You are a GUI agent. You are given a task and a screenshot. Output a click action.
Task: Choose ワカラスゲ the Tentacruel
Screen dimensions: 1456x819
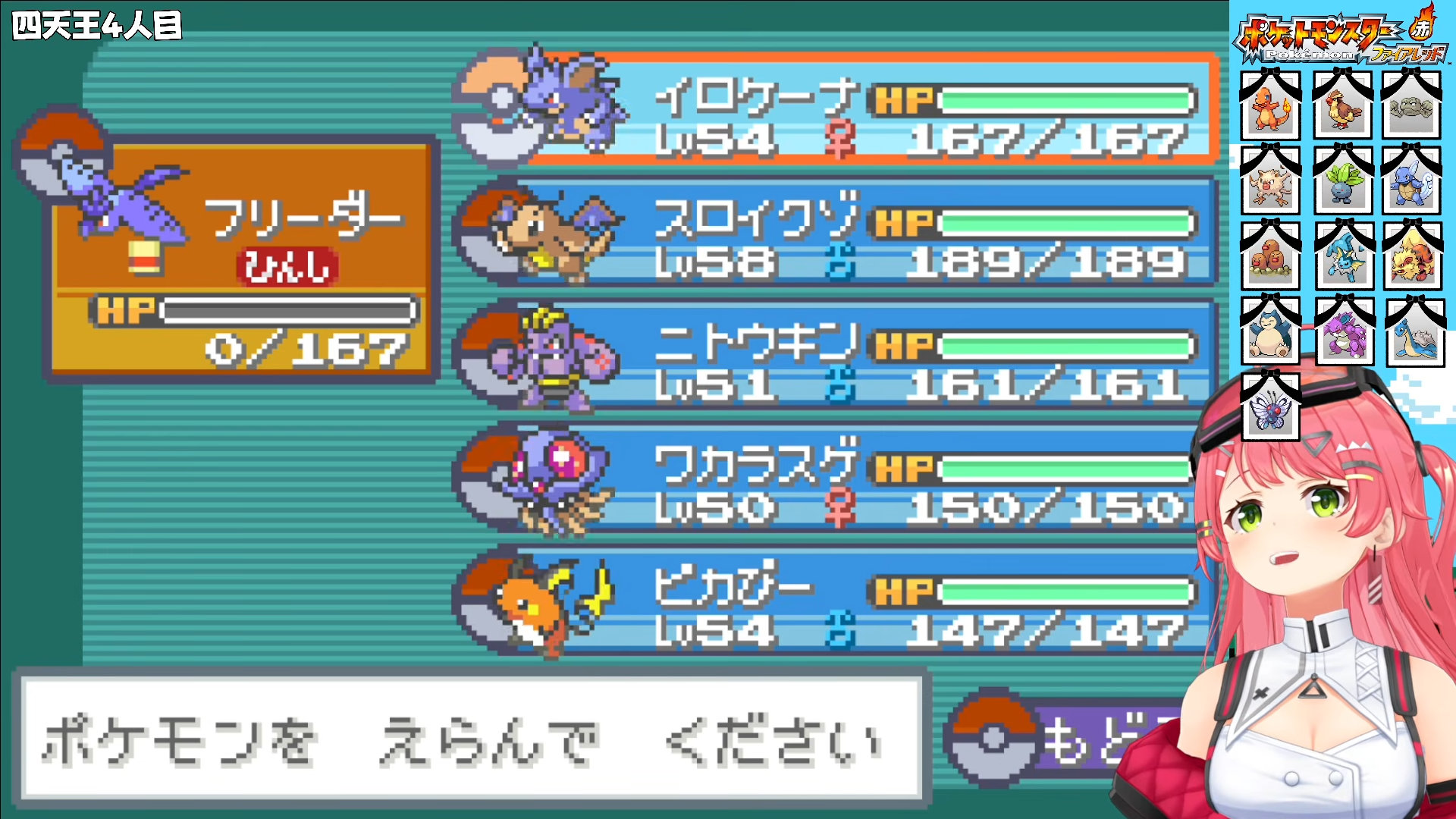tap(834, 479)
